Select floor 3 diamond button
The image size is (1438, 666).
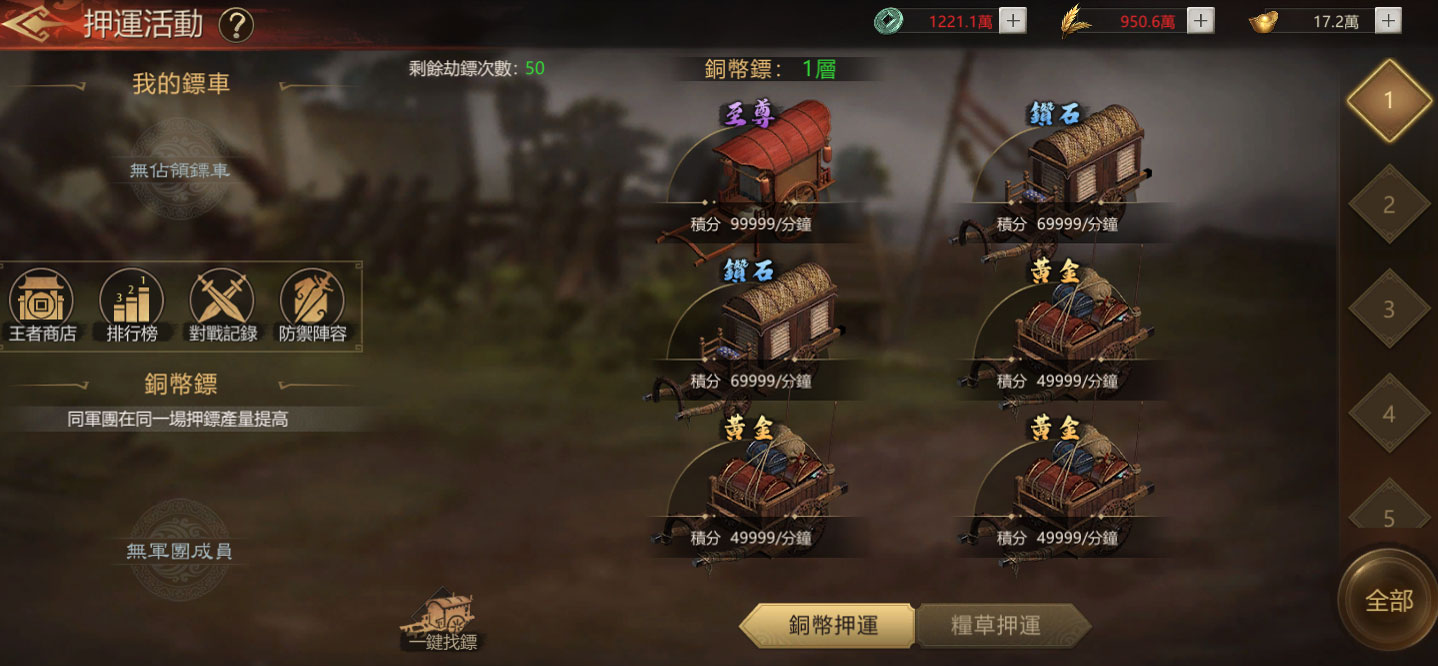click(1389, 309)
